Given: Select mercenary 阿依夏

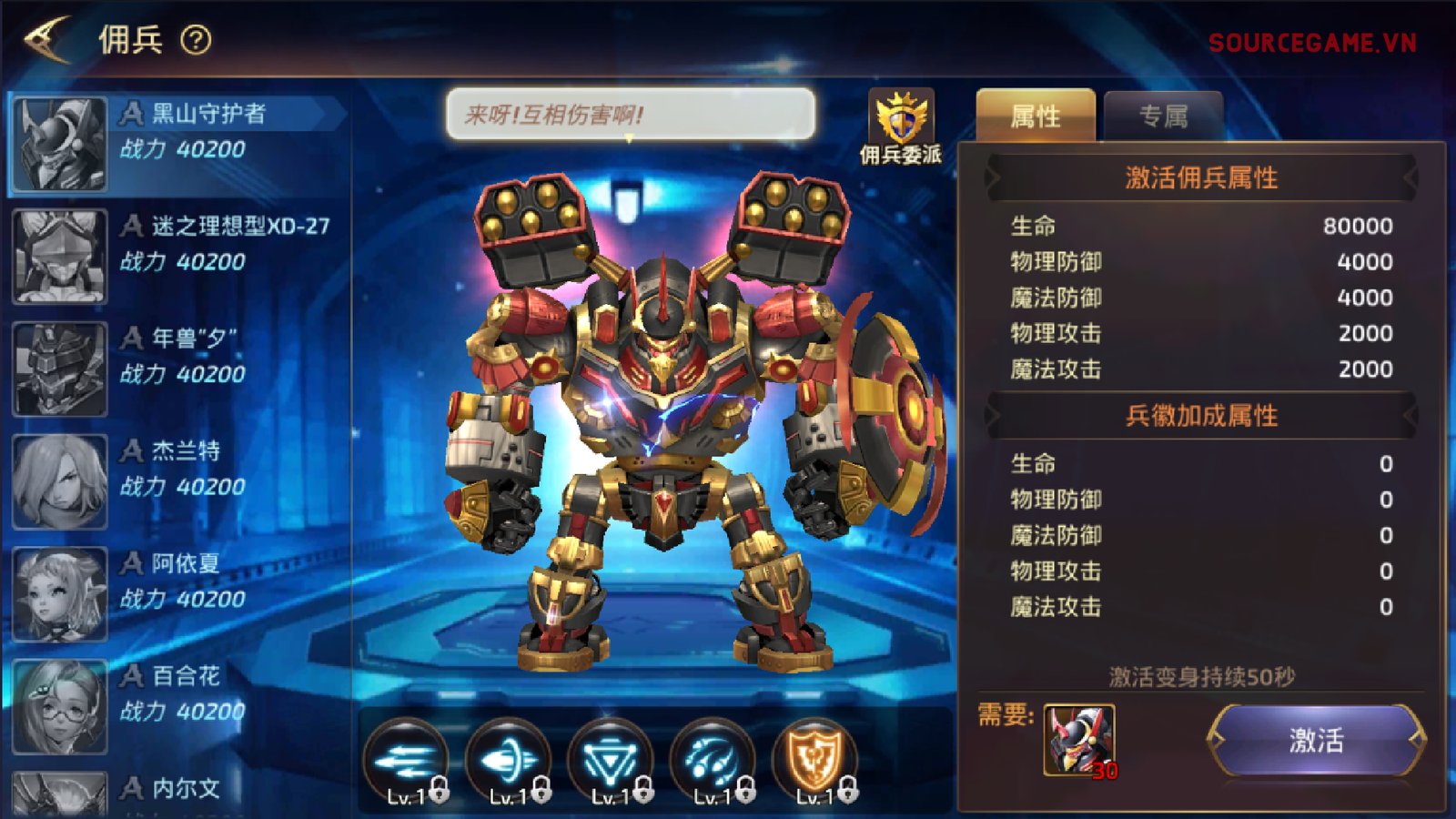Looking at the screenshot, I should click(x=177, y=594).
